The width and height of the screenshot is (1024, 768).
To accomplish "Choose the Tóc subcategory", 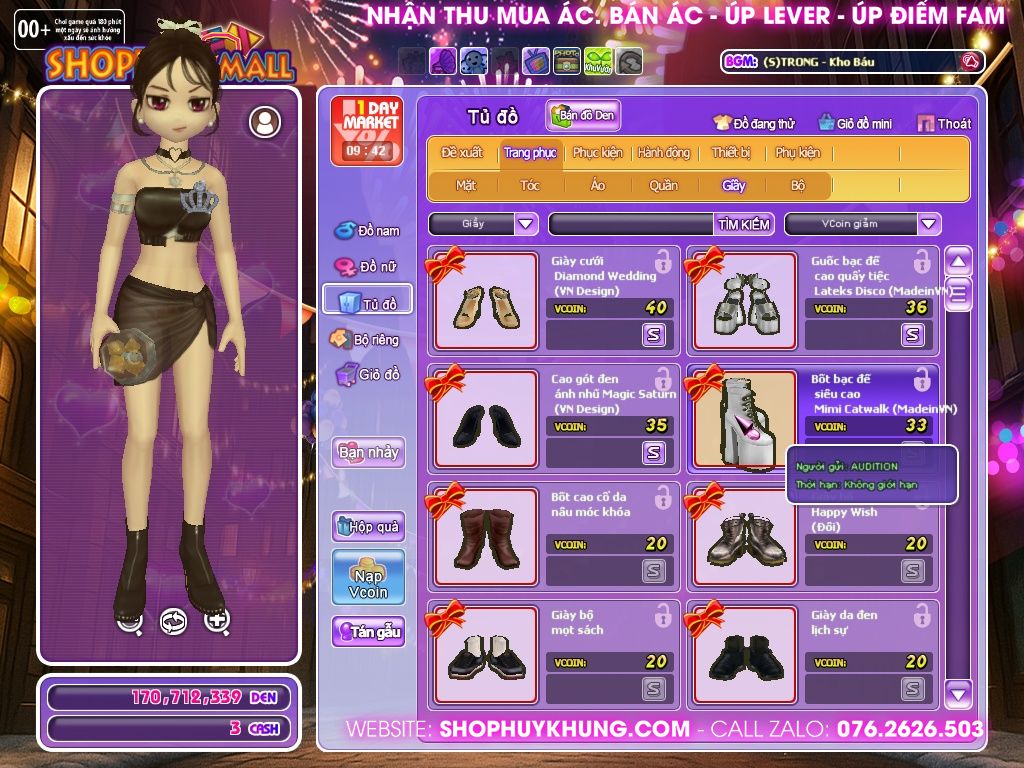I will 530,185.
